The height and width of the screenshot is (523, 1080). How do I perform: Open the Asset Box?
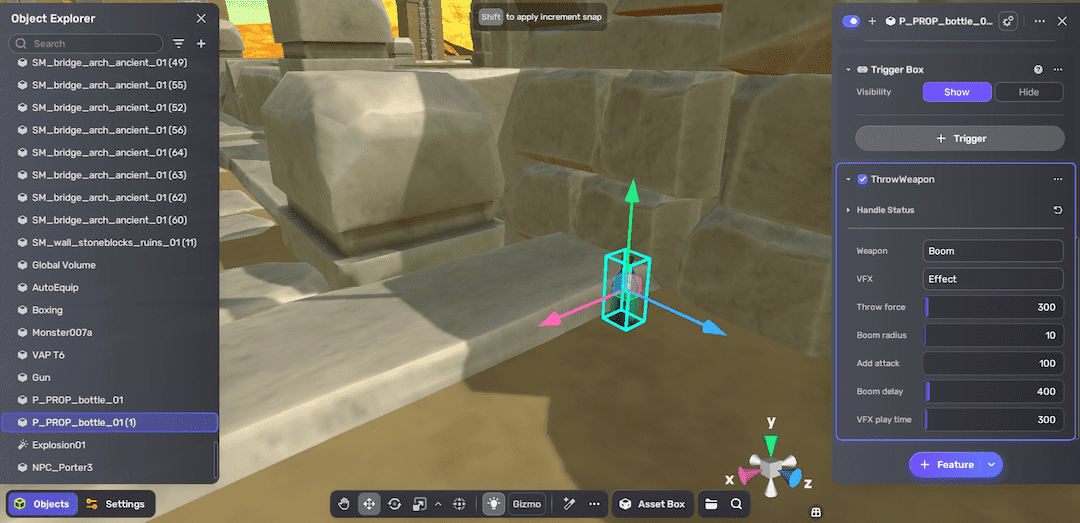[x=652, y=504]
